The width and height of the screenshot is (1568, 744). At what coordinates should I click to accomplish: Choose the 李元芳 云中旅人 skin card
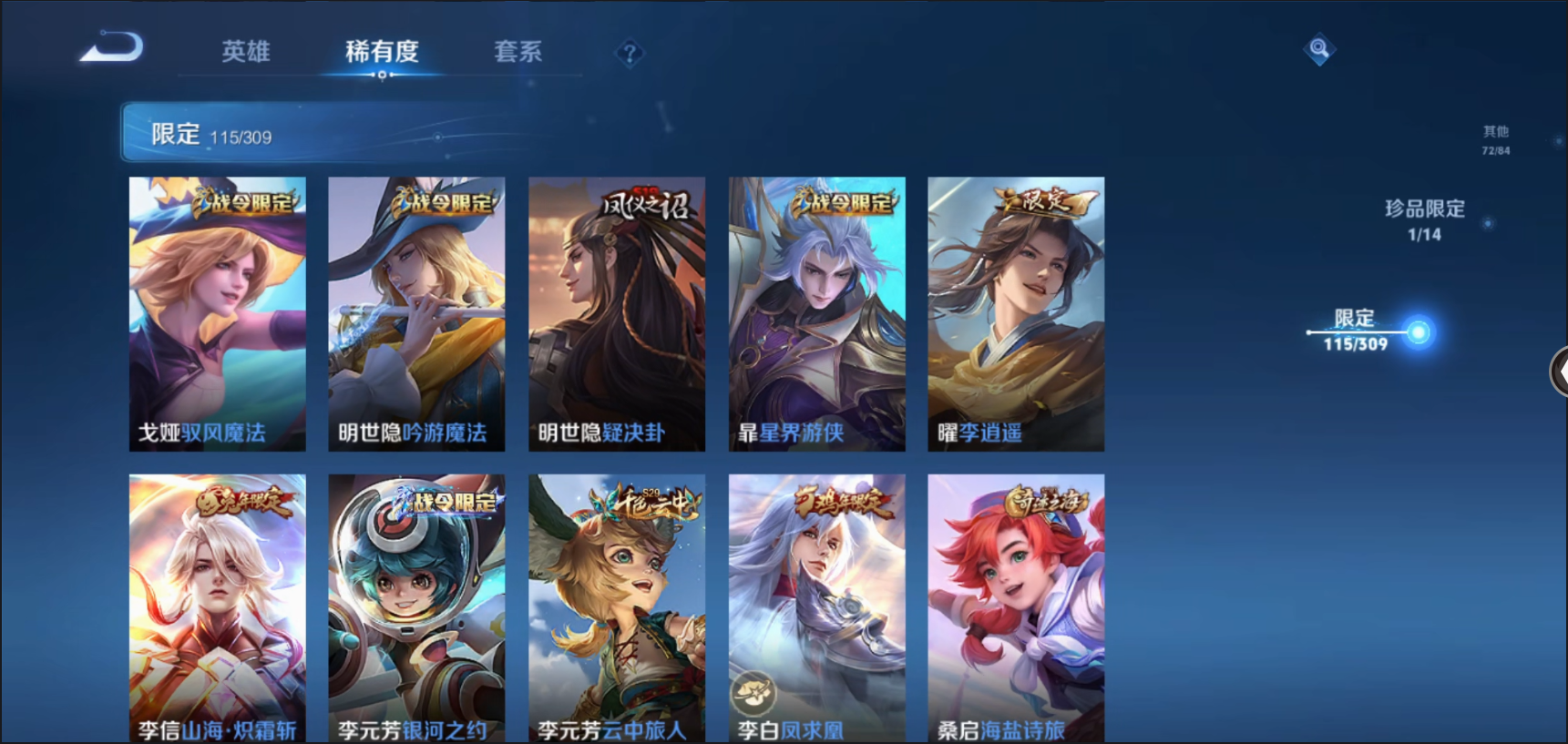point(617,607)
